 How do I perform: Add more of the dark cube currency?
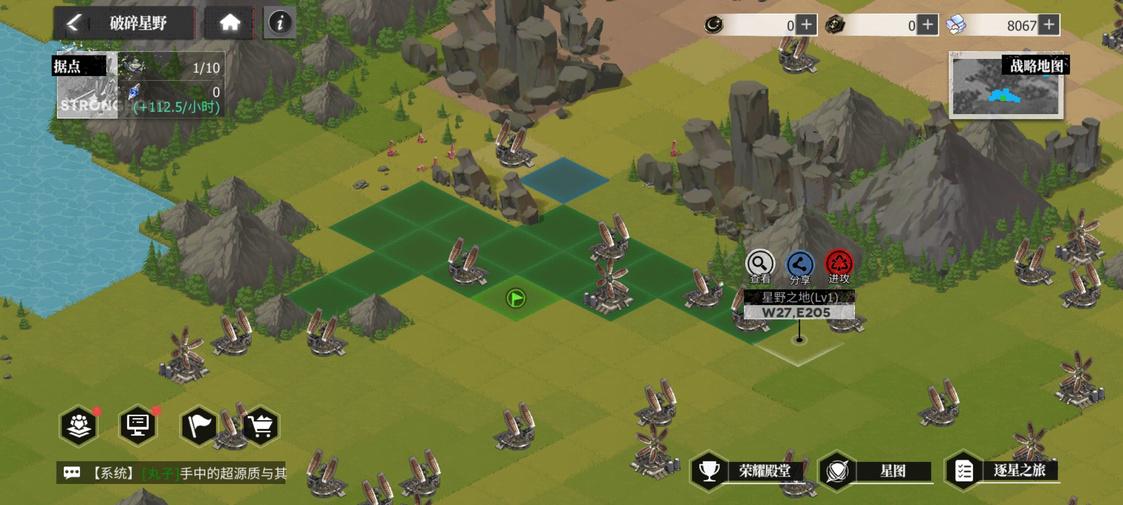(928, 25)
